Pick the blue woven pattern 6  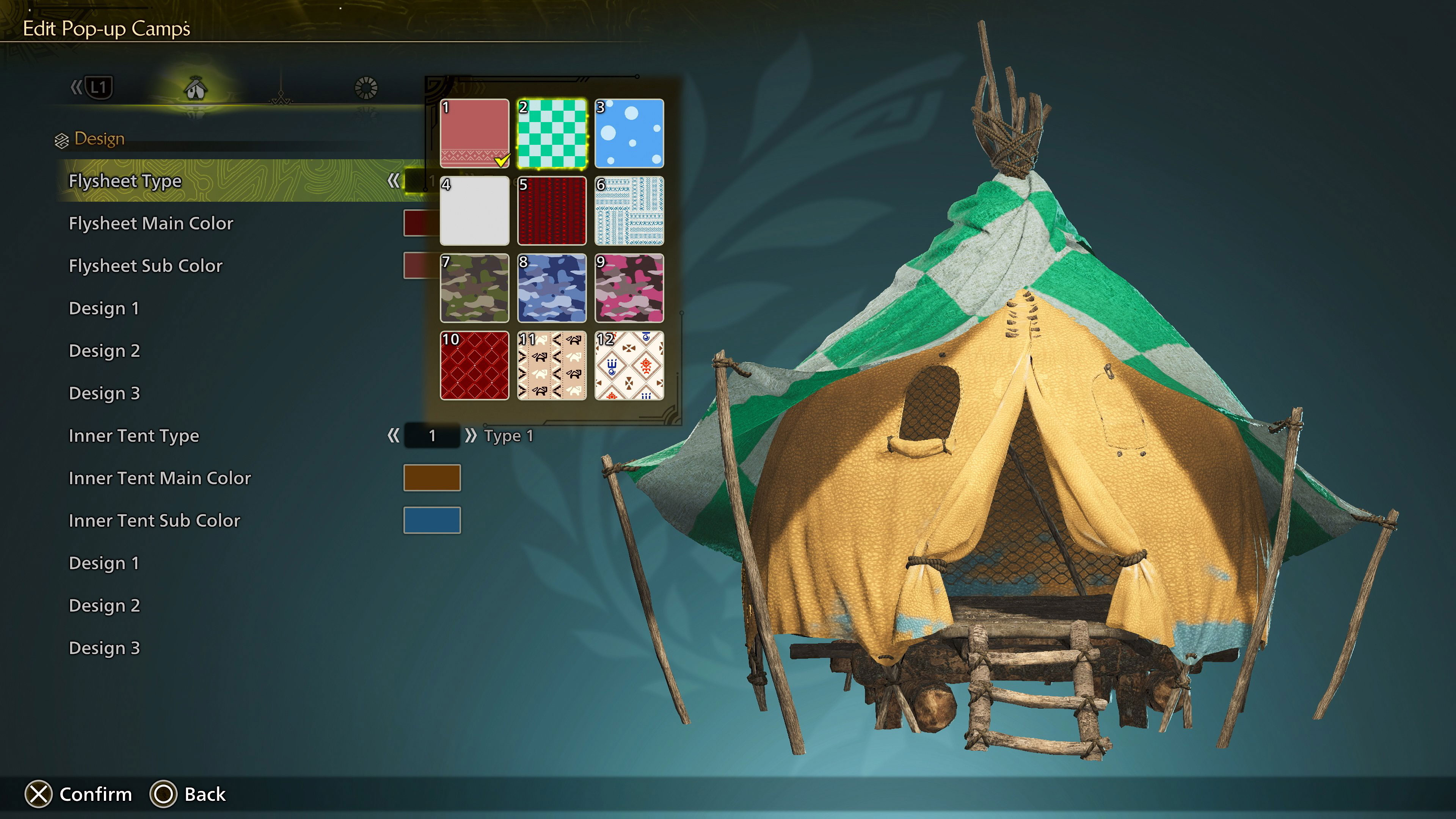click(x=629, y=211)
